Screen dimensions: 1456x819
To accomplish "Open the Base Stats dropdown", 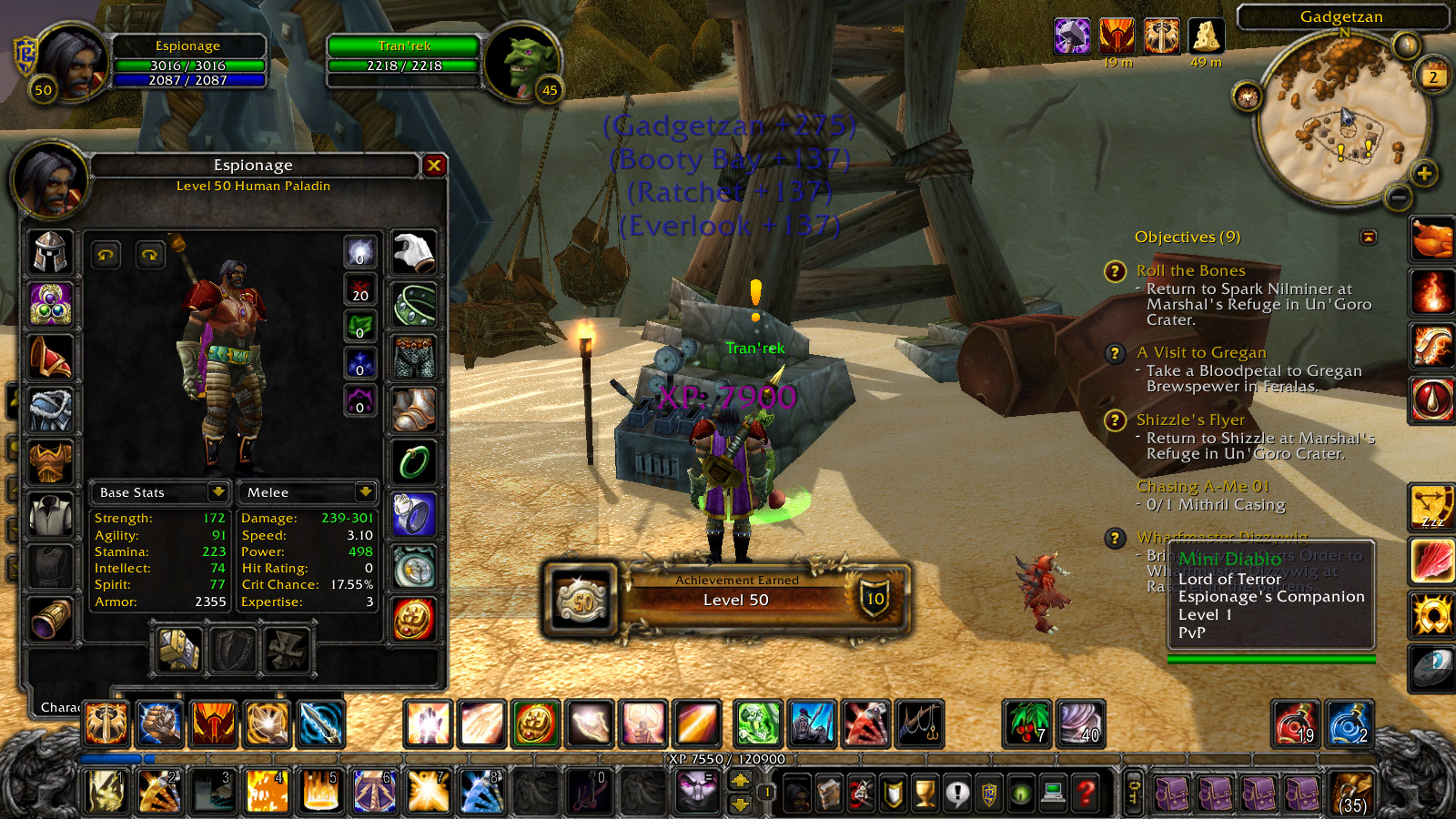I will click(x=217, y=492).
